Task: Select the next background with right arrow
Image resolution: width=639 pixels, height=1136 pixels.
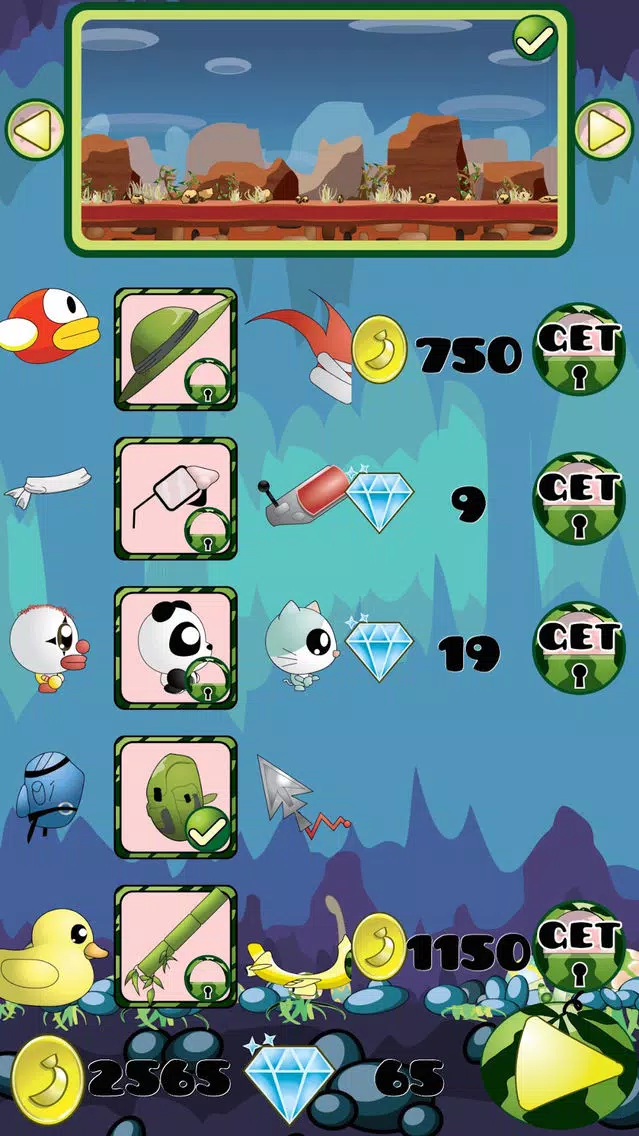Action: 604,129
